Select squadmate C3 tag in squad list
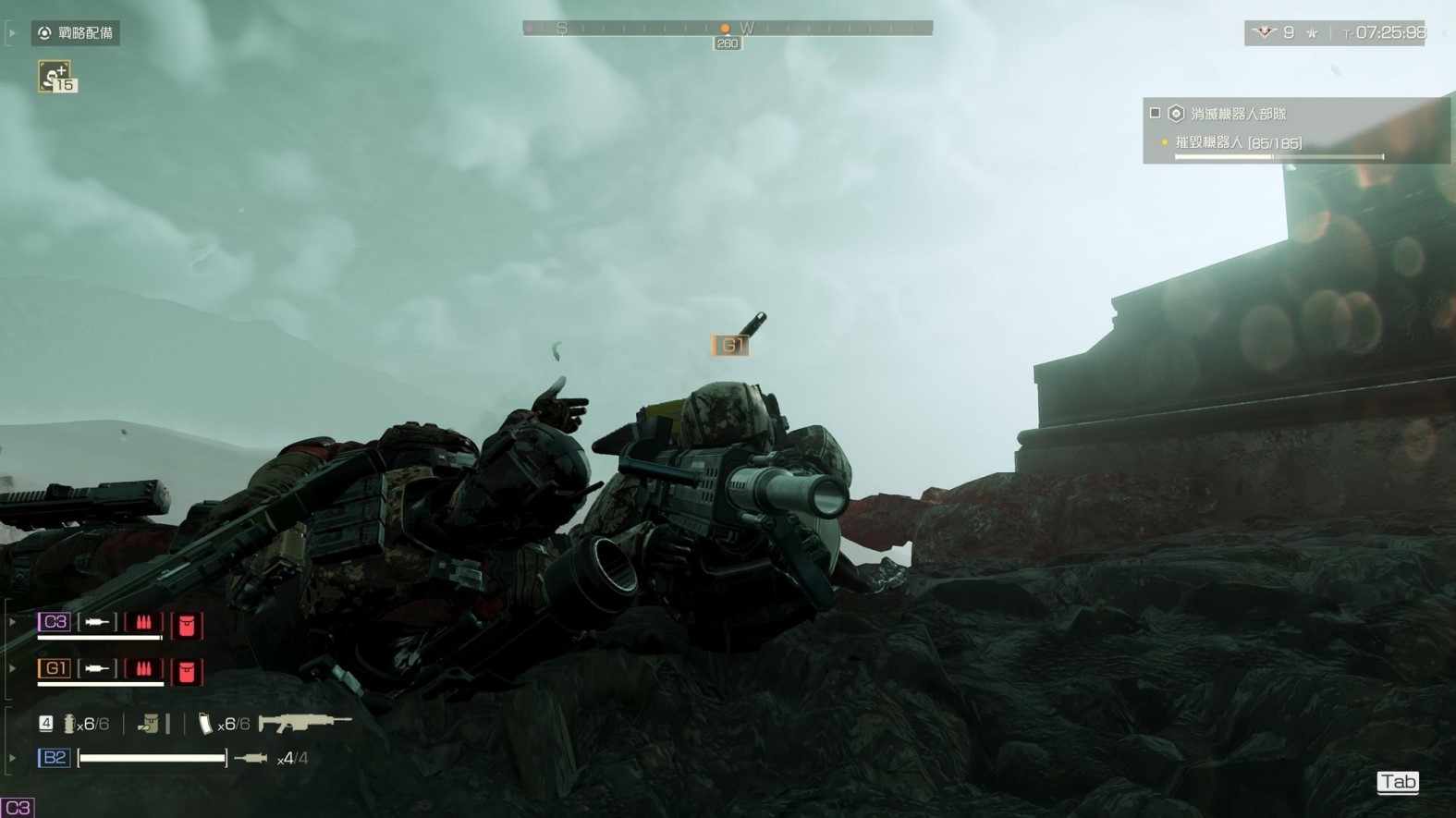Image resolution: width=1456 pixels, height=818 pixels. (54, 622)
